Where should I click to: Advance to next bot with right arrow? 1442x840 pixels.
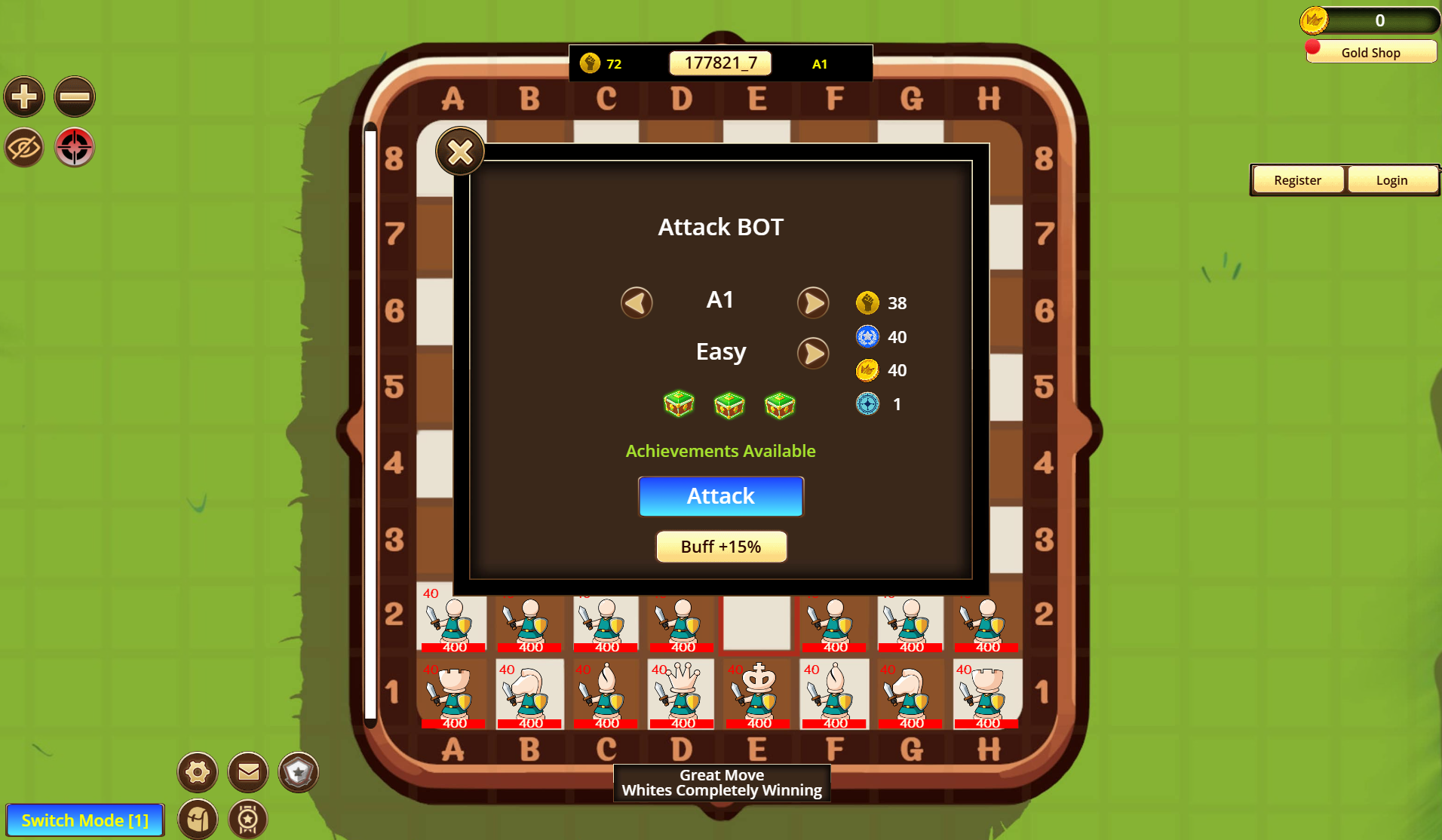pyautogui.click(x=813, y=302)
